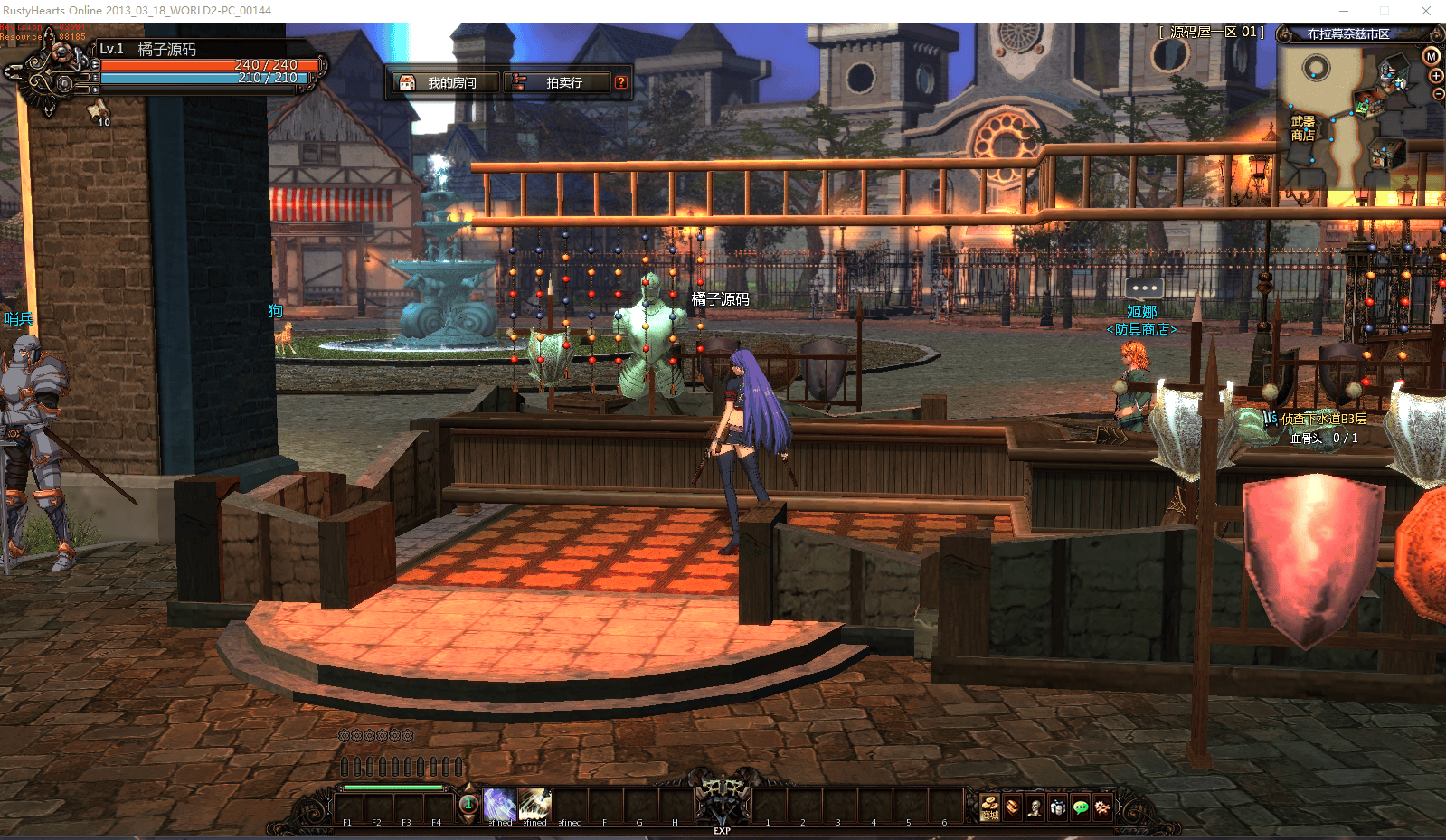Open the gear settings icon
Viewport: 1446px width, 840px height.
coord(1103,807)
